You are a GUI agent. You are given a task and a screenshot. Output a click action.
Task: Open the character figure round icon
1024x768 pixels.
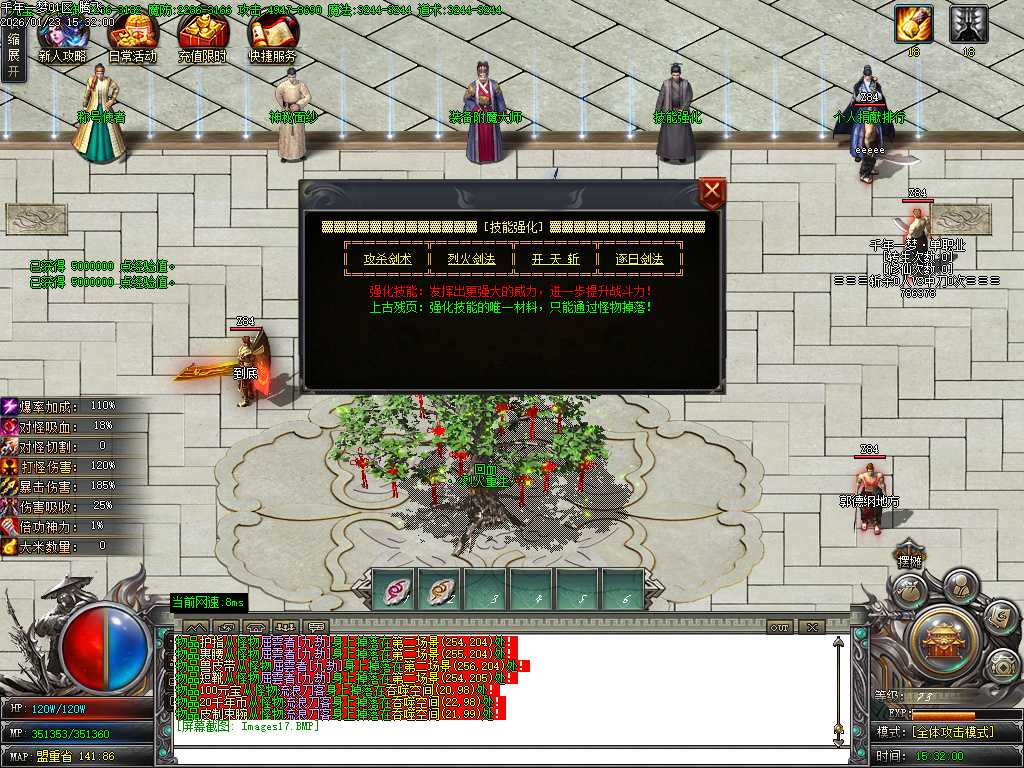[960, 586]
